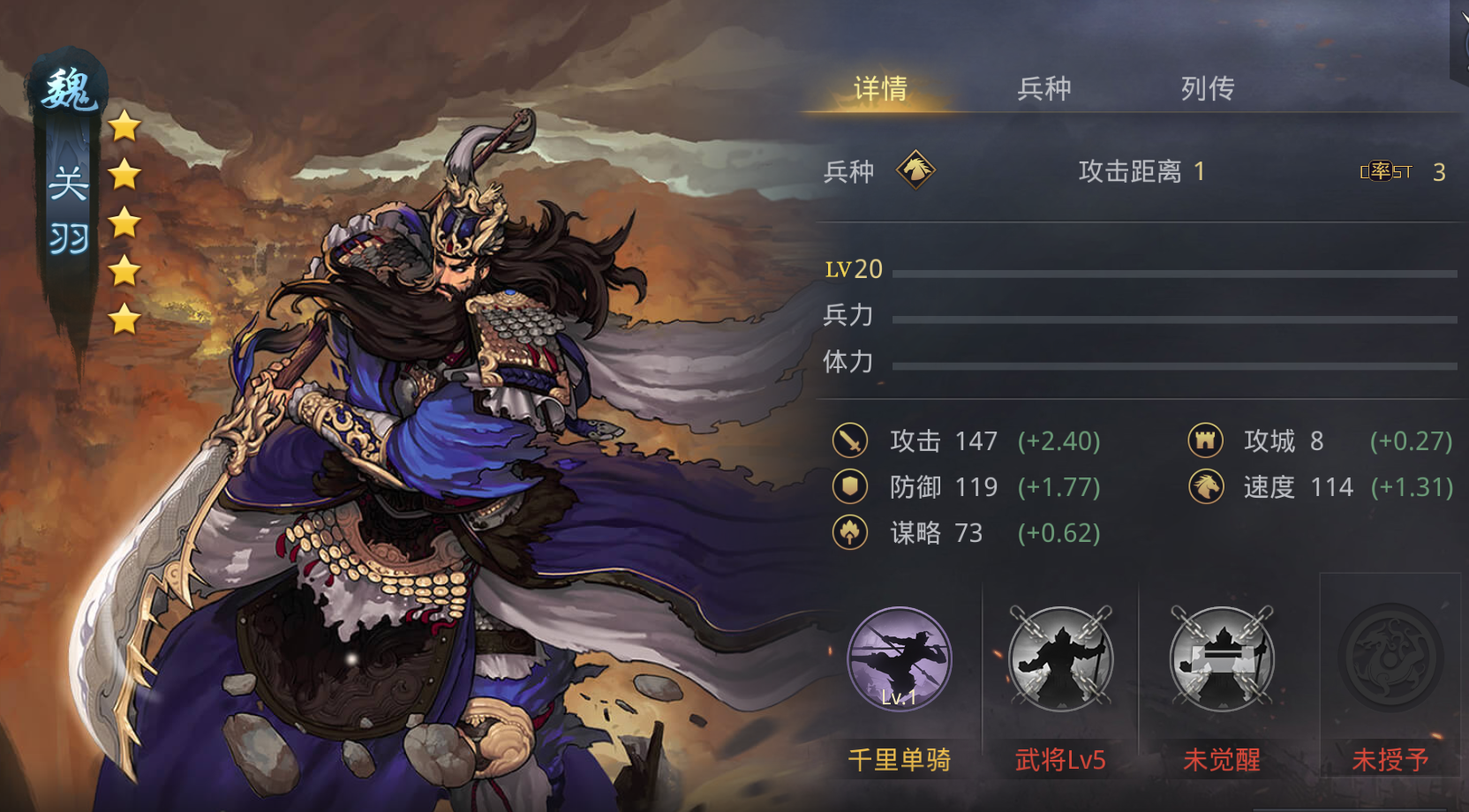Open the 列传 biography tab
The height and width of the screenshot is (812, 1469).
coord(1207,88)
